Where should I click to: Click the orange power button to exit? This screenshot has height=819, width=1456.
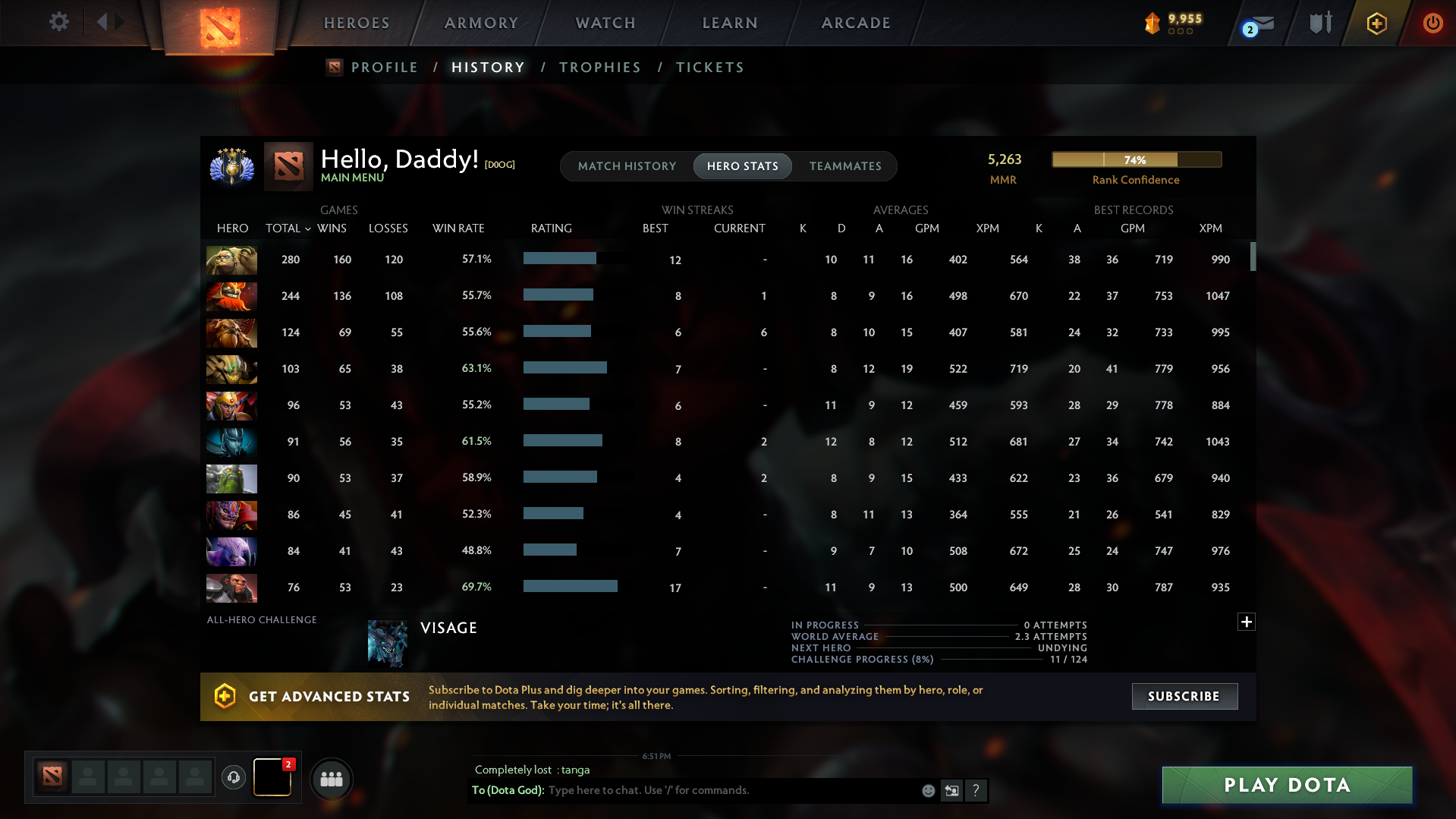pyautogui.click(x=1432, y=23)
